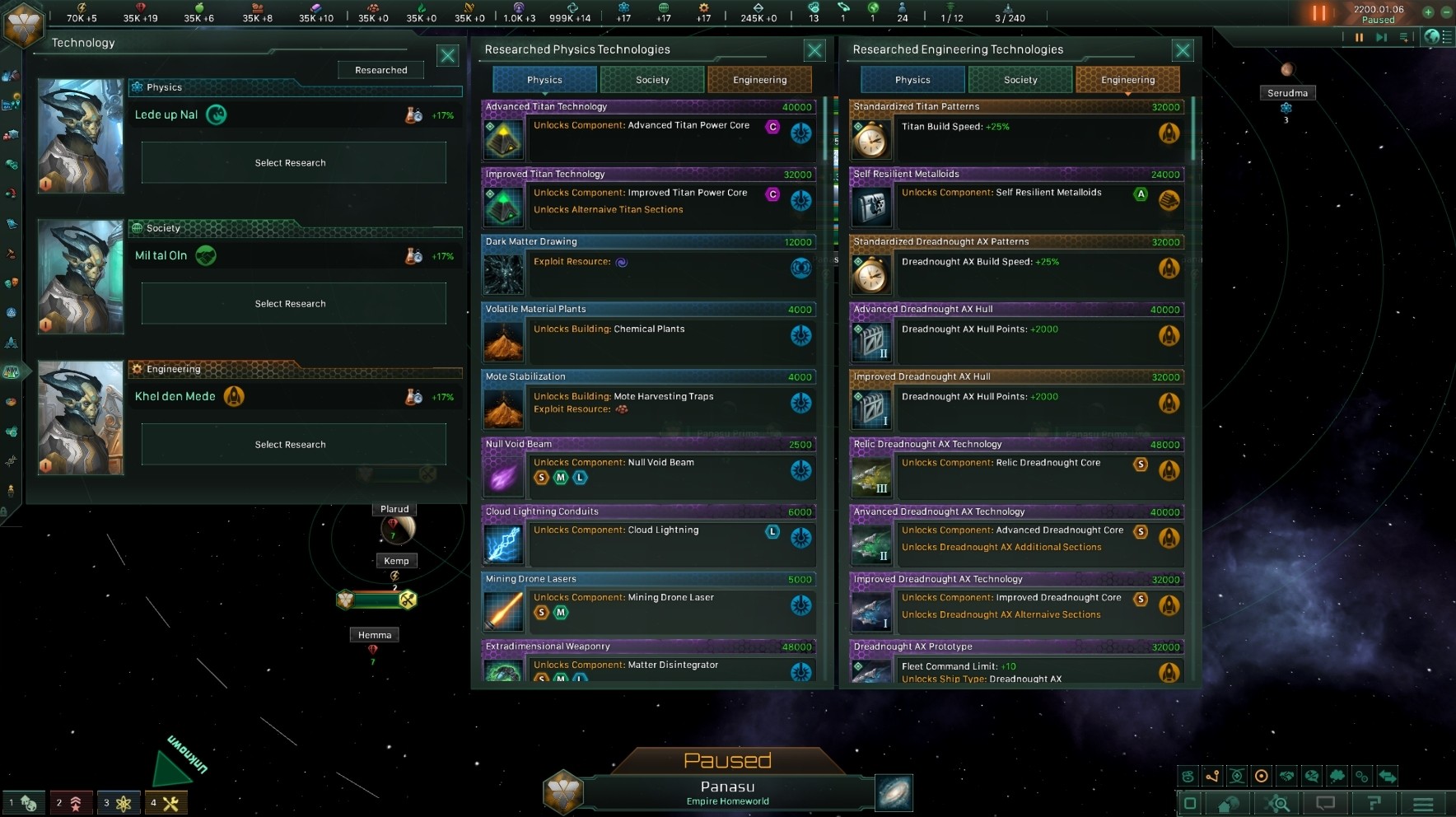The width and height of the screenshot is (1456, 817).
Task: Switch to the Society tab in Researched Physics Technologies
Action: point(652,79)
